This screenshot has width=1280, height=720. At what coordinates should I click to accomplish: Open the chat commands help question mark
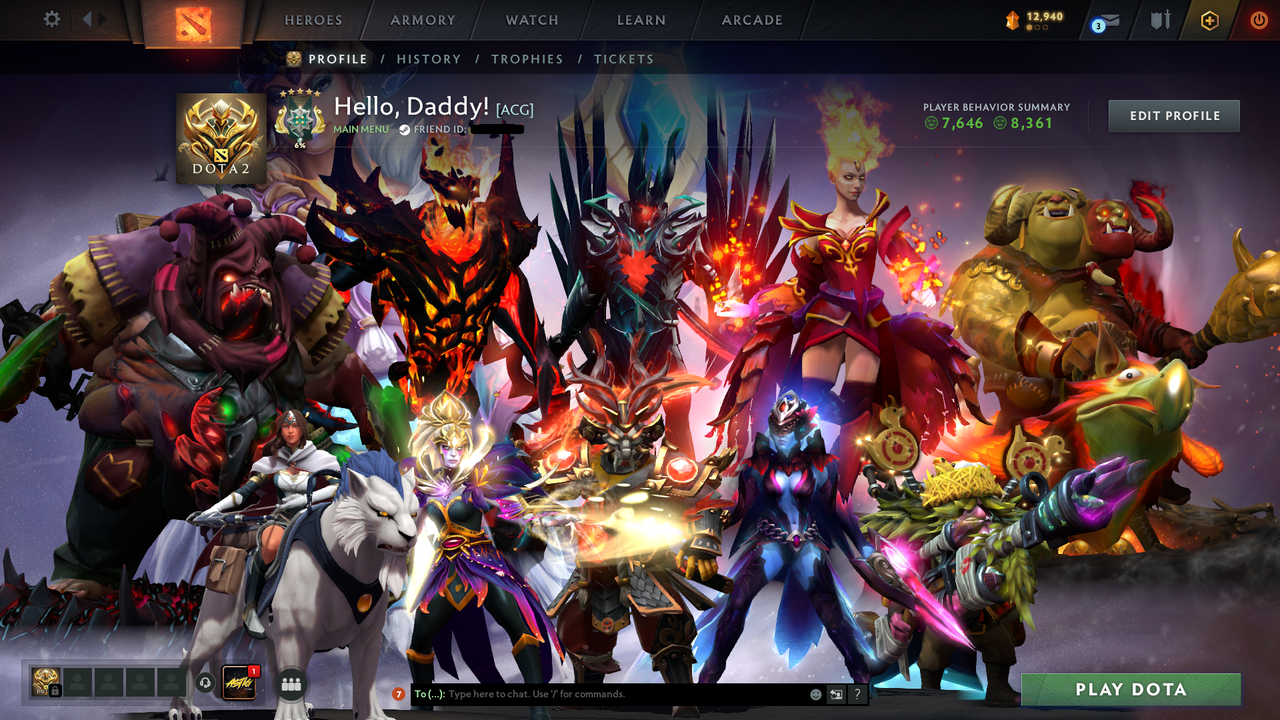point(857,695)
